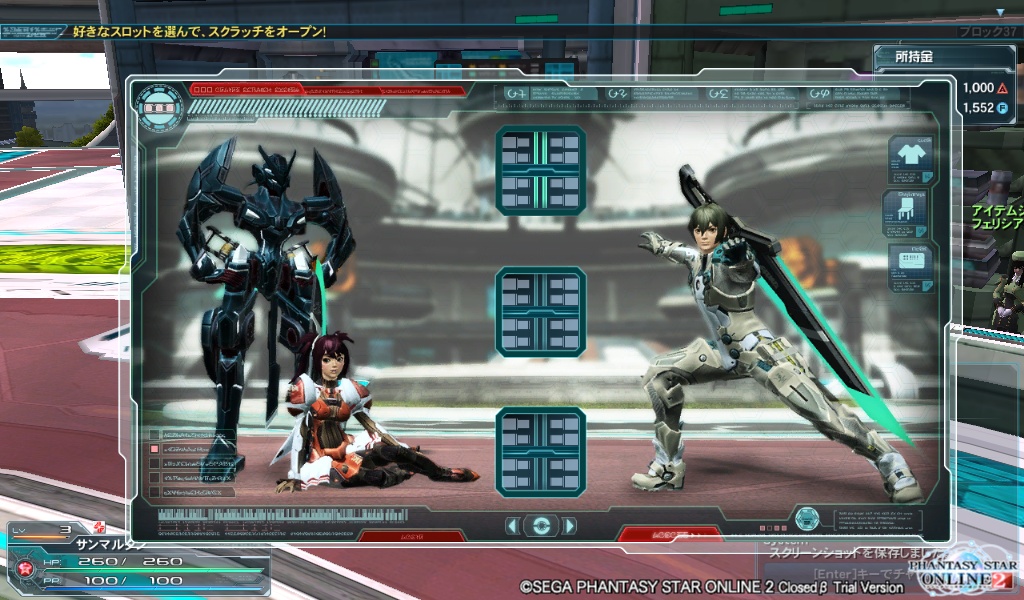
Task: Click the right arrow page button
Action: pyautogui.click(x=569, y=526)
